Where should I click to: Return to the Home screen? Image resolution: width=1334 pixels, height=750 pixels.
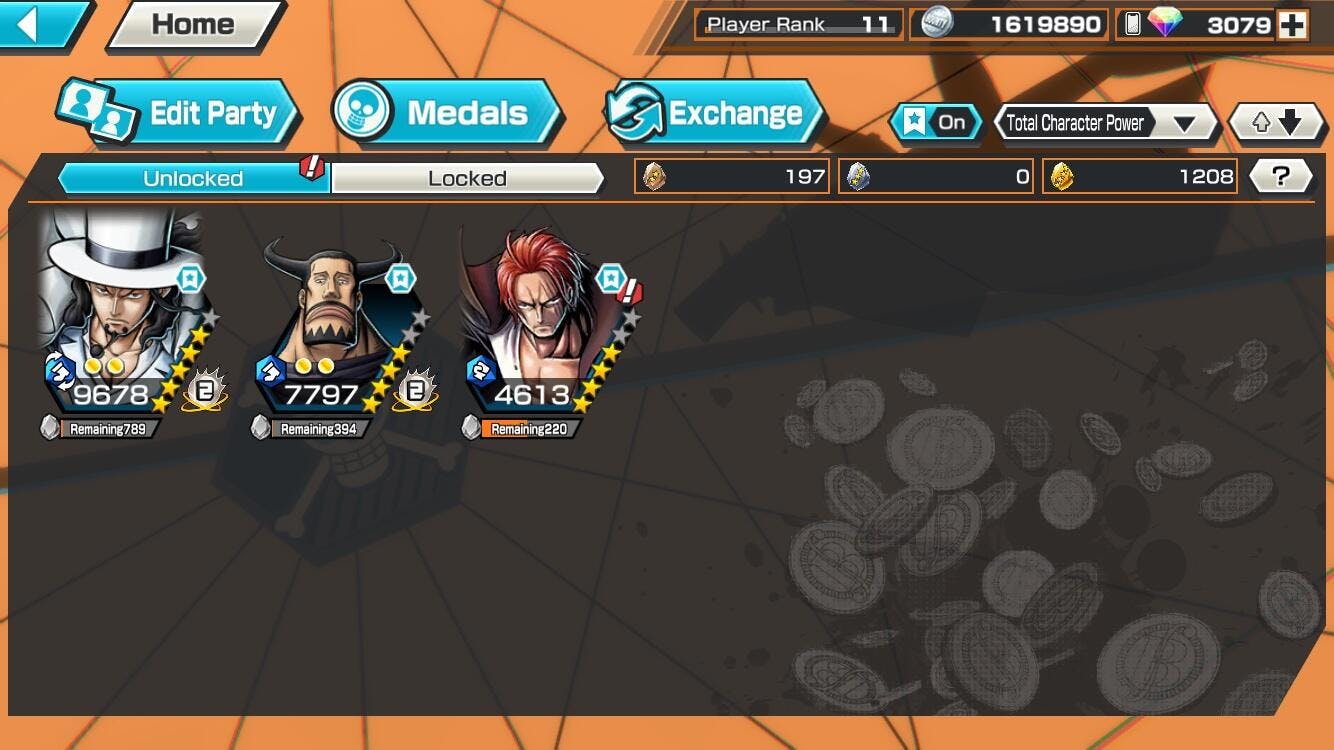(195, 24)
